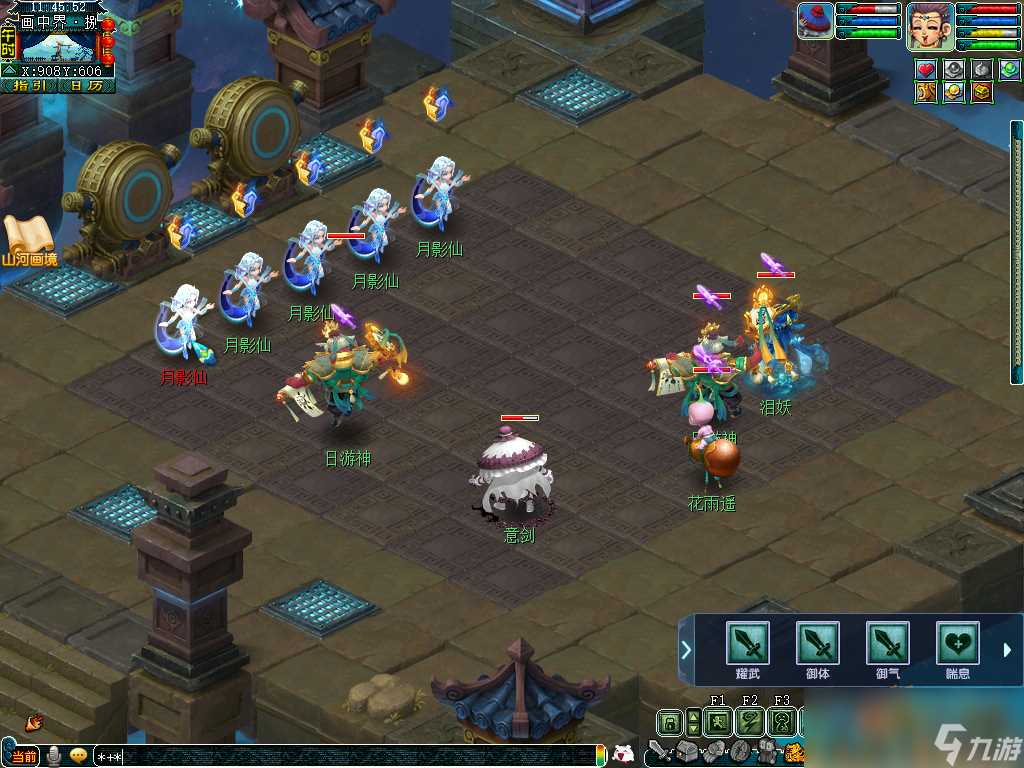Show next skills with right arrow
The image size is (1024, 768).
click(x=1007, y=650)
